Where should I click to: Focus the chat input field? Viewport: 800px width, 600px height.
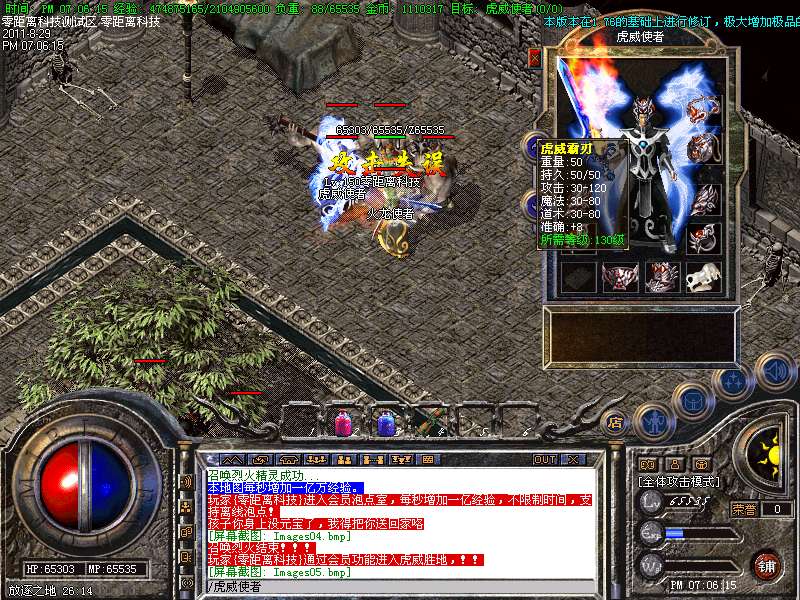(400, 587)
